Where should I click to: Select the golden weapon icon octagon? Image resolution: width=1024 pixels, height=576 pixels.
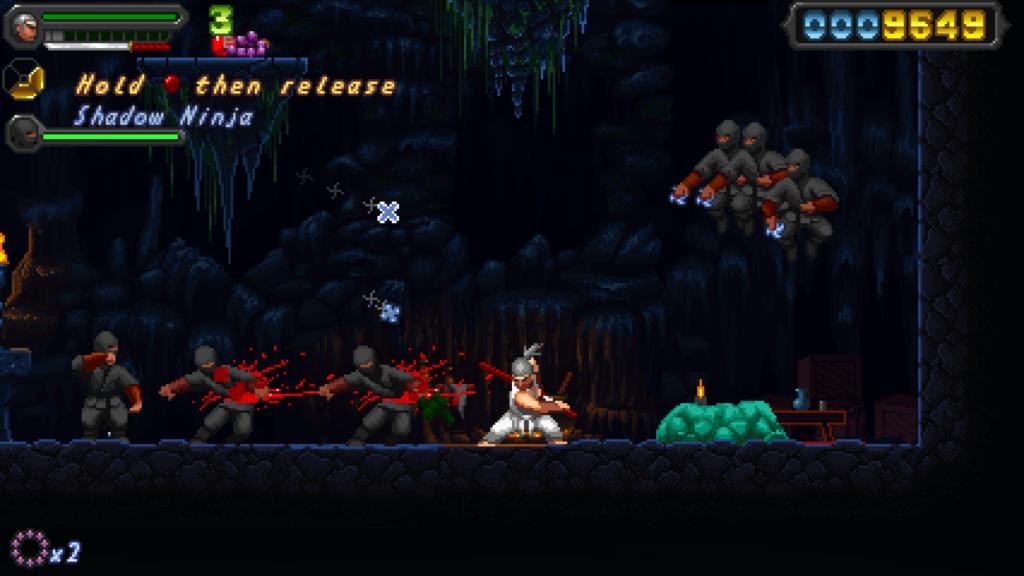[23, 79]
